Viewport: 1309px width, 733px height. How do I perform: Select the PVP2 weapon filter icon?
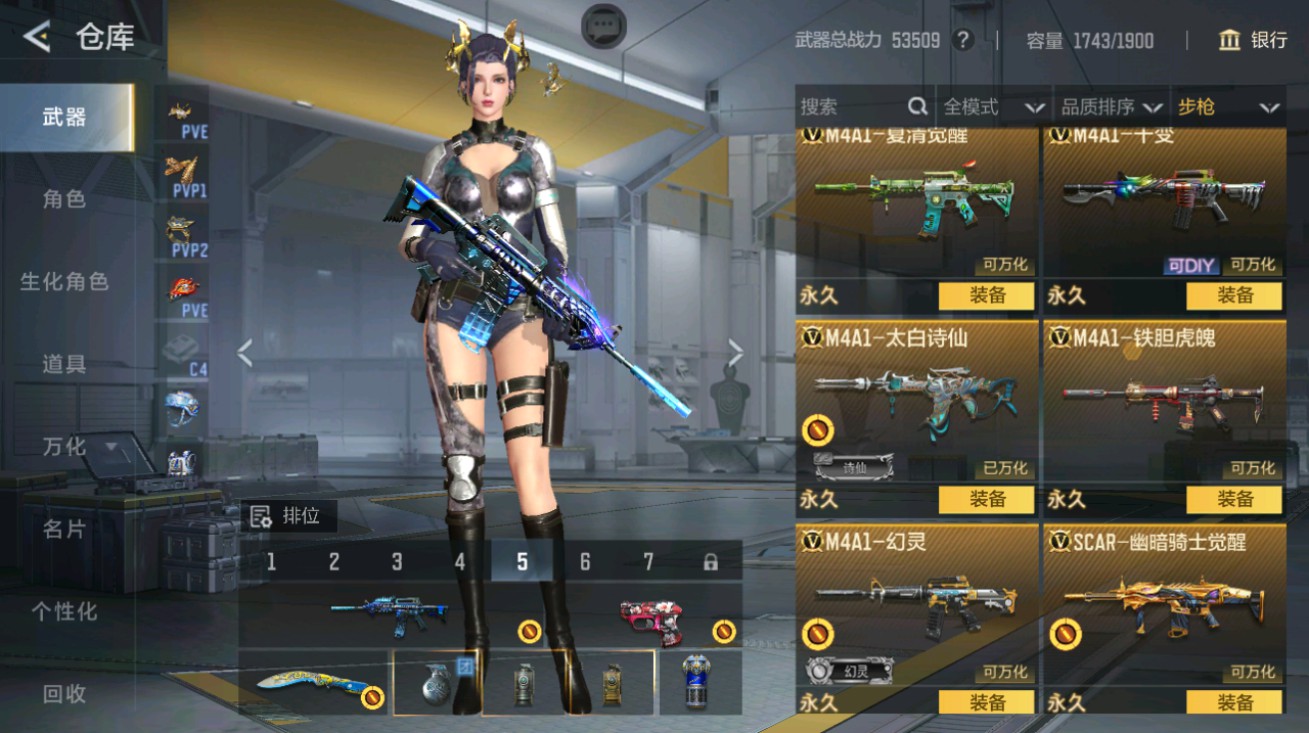tap(181, 232)
